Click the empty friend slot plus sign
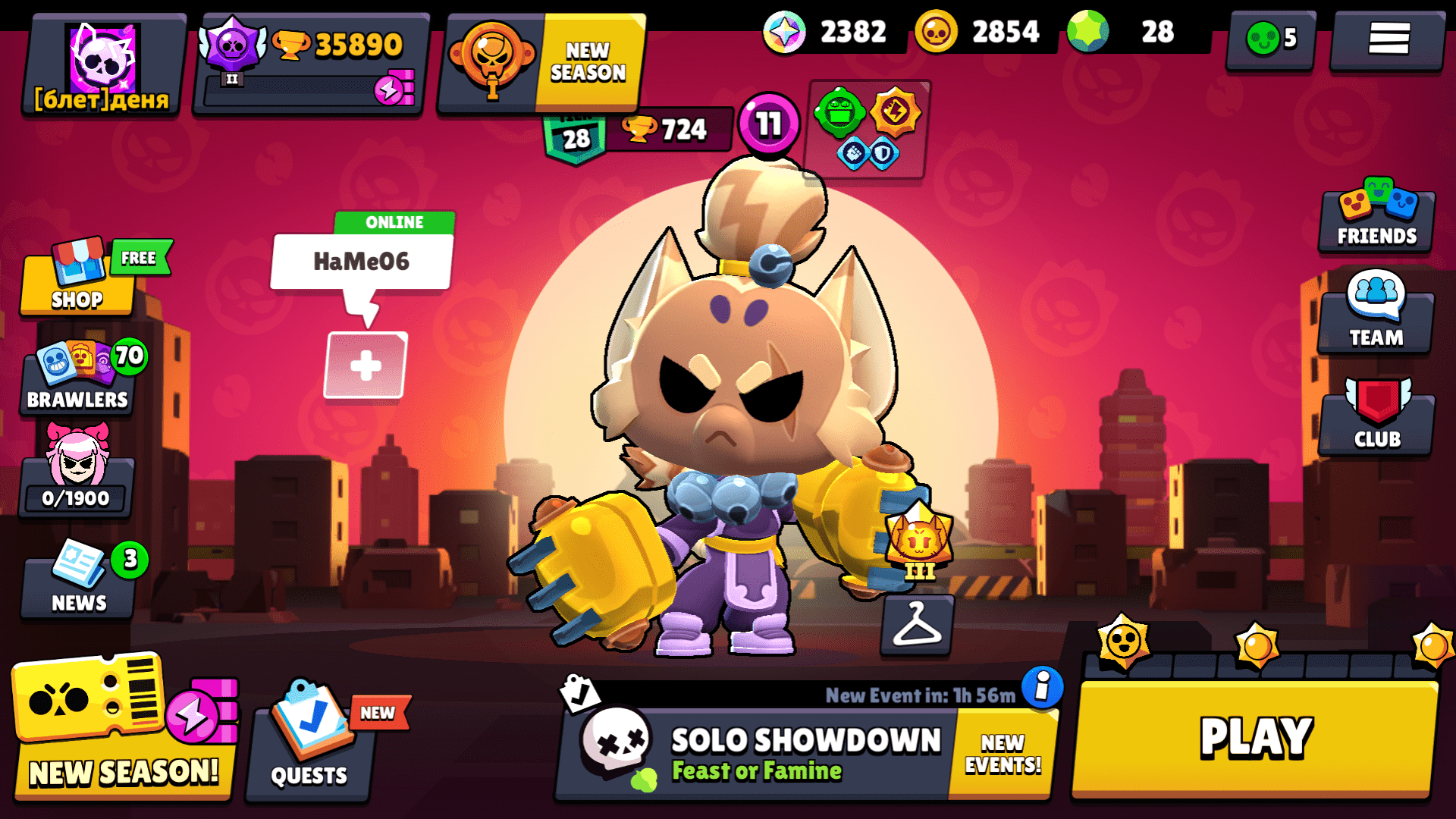This screenshot has width=1456, height=819. (366, 364)
